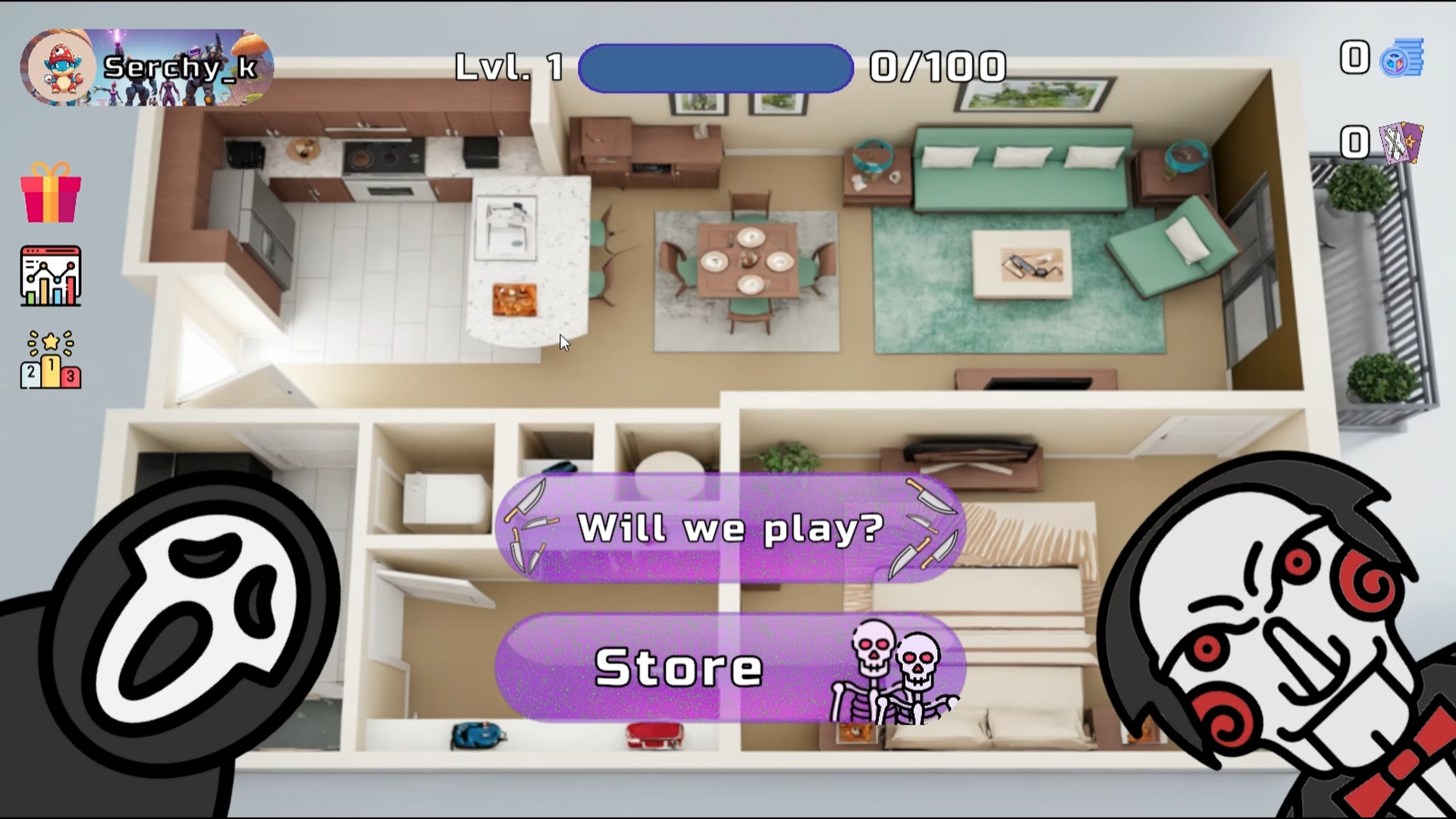Click the 0/100 experience counter
The image size is (1456, 819).
tap(938, 67)
